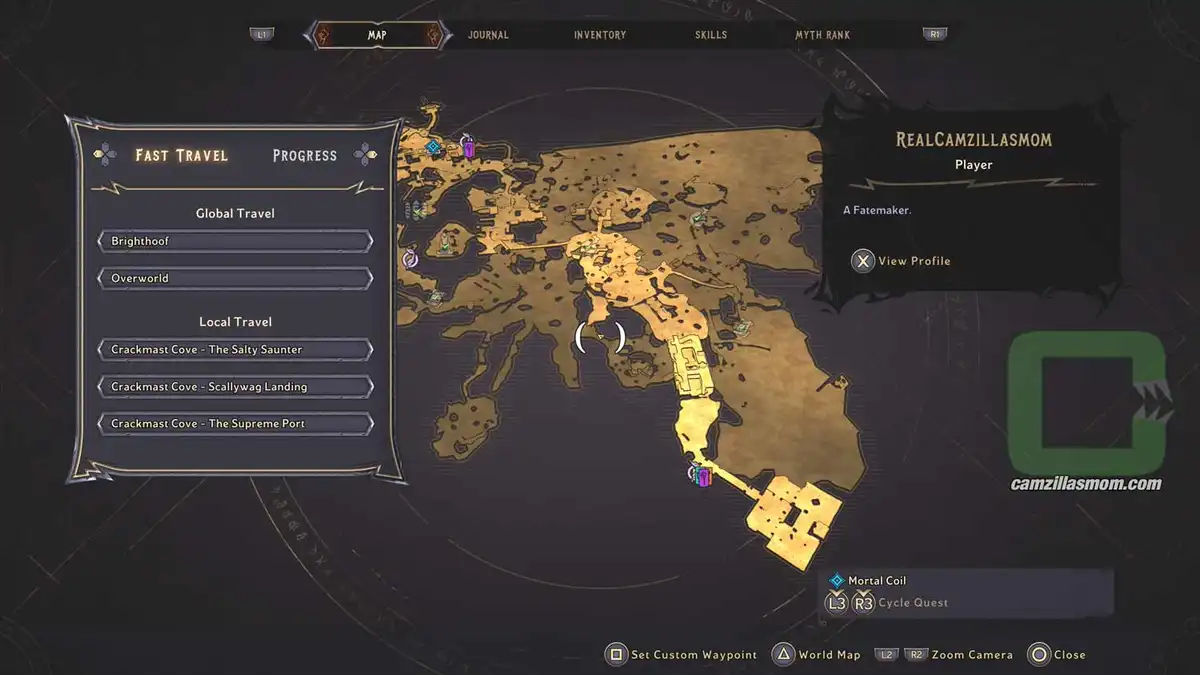Switch the side panel to Progress

coord(305,156)
